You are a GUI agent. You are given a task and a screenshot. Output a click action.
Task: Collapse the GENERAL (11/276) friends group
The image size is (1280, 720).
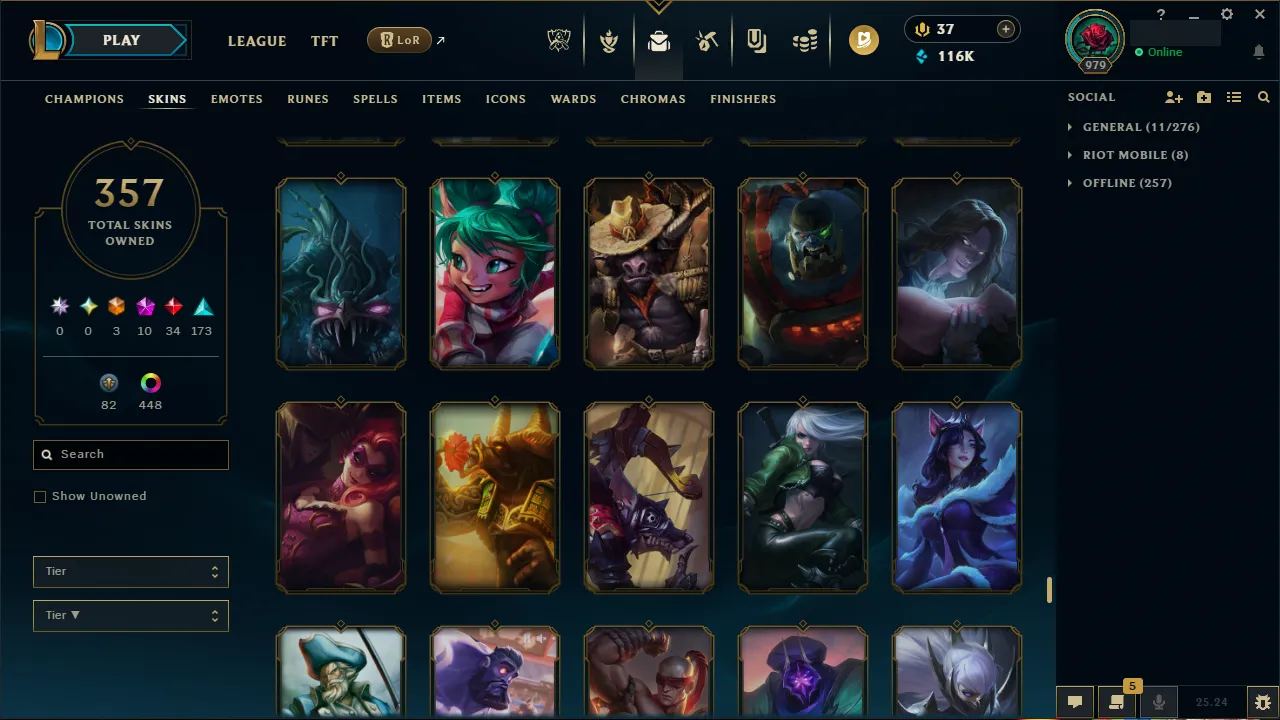pos(1068,127)
